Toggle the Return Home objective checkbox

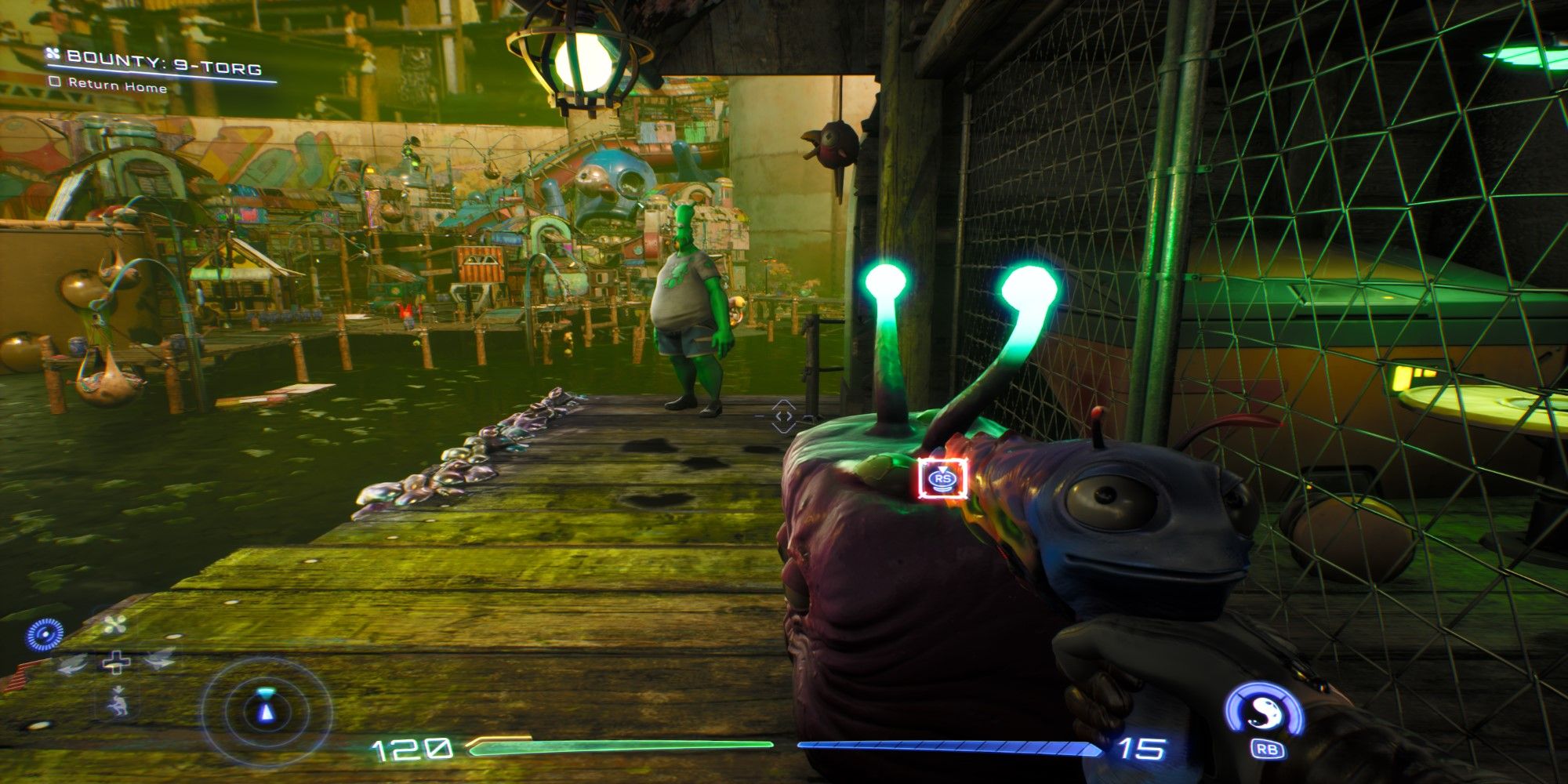click(56, 82)
